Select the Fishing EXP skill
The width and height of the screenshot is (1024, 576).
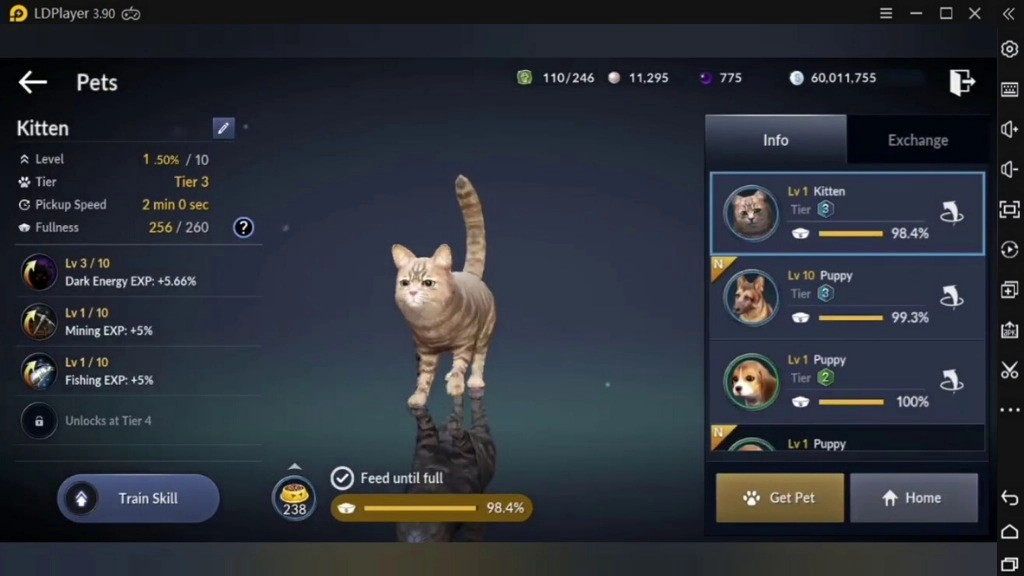click(130, 371)
